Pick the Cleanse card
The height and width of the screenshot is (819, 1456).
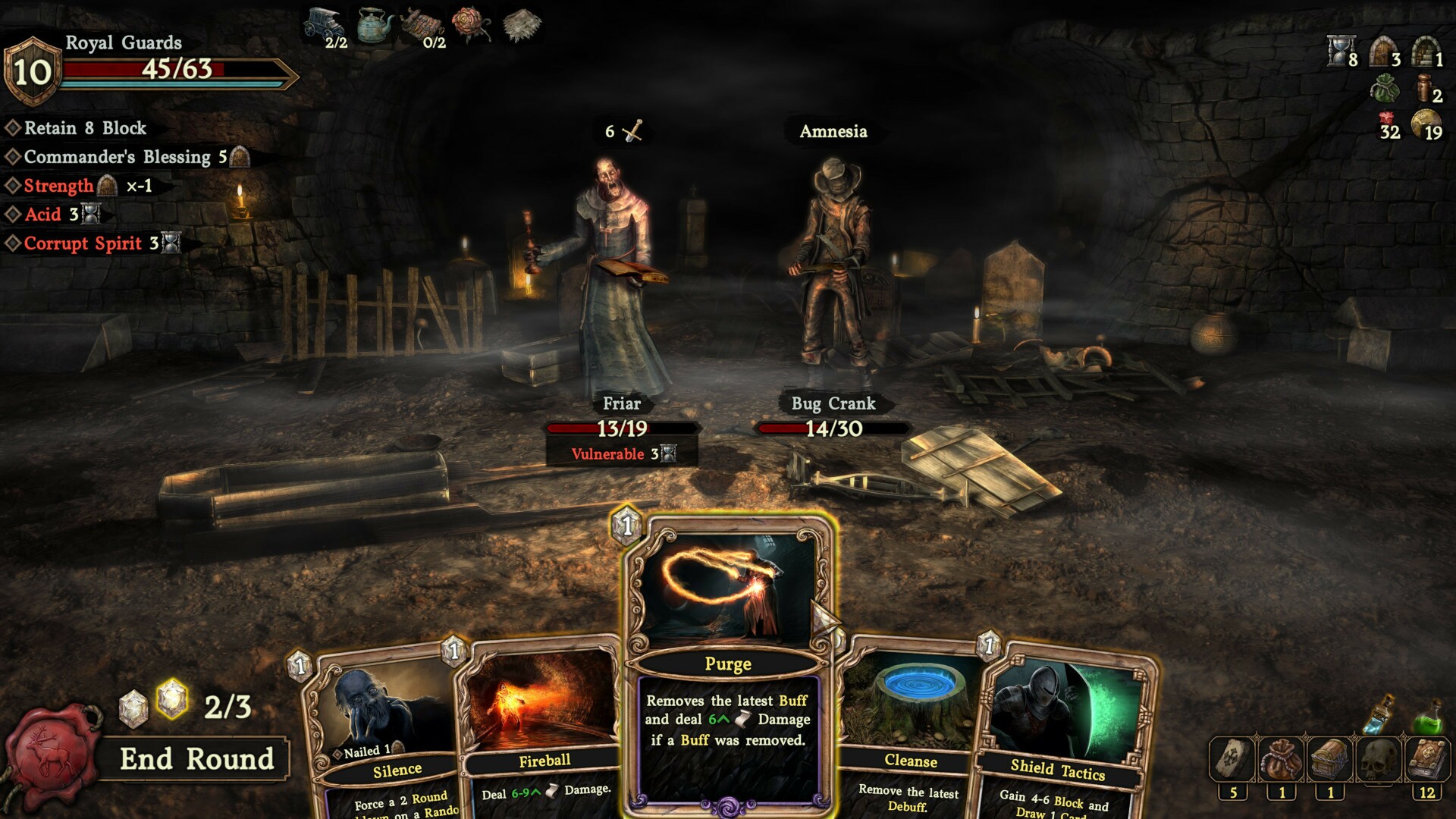pos(910,728)
